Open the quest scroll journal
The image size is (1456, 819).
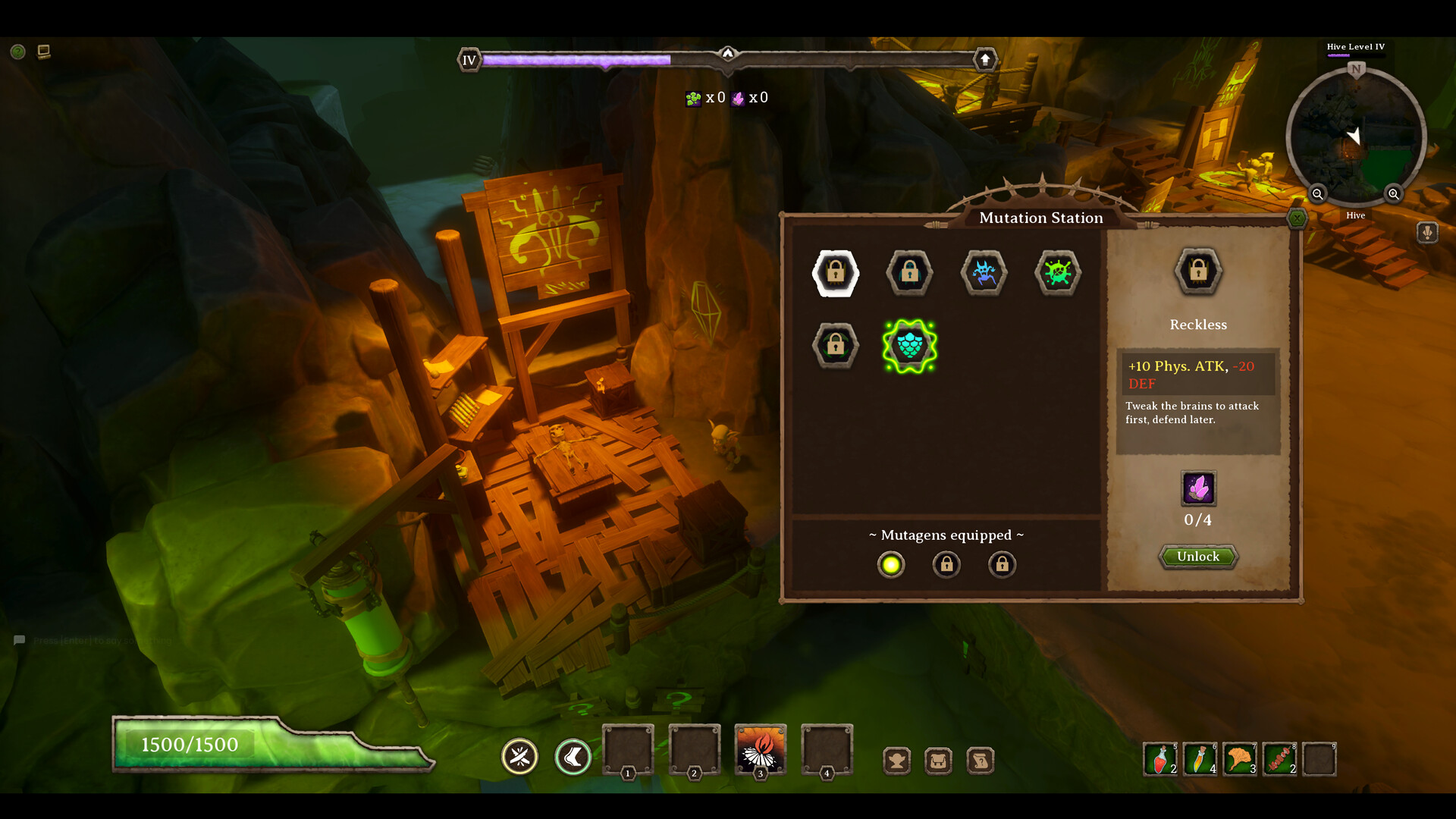(x=980, y=760)
